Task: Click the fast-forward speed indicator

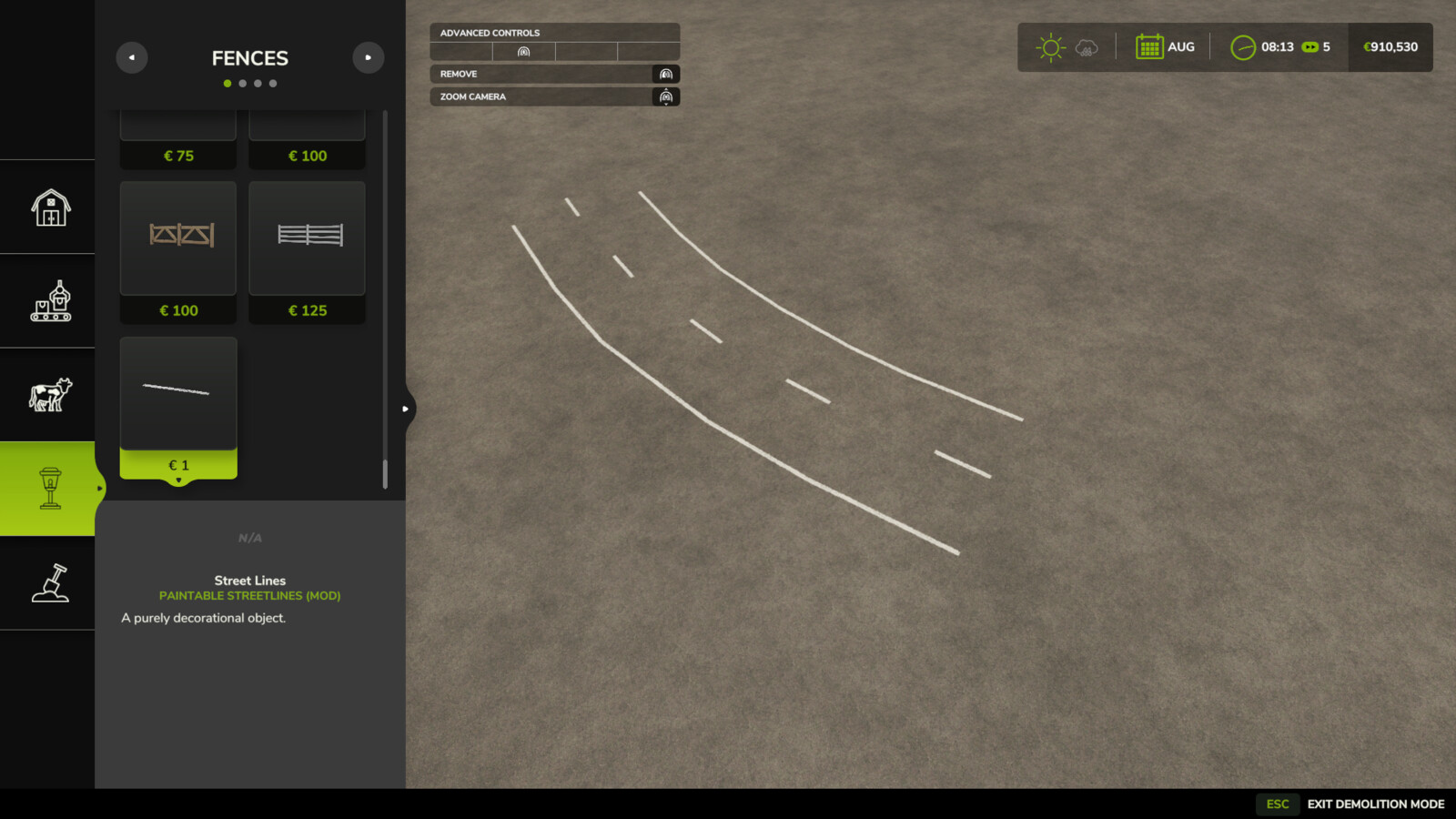Action: [1310, 47]
